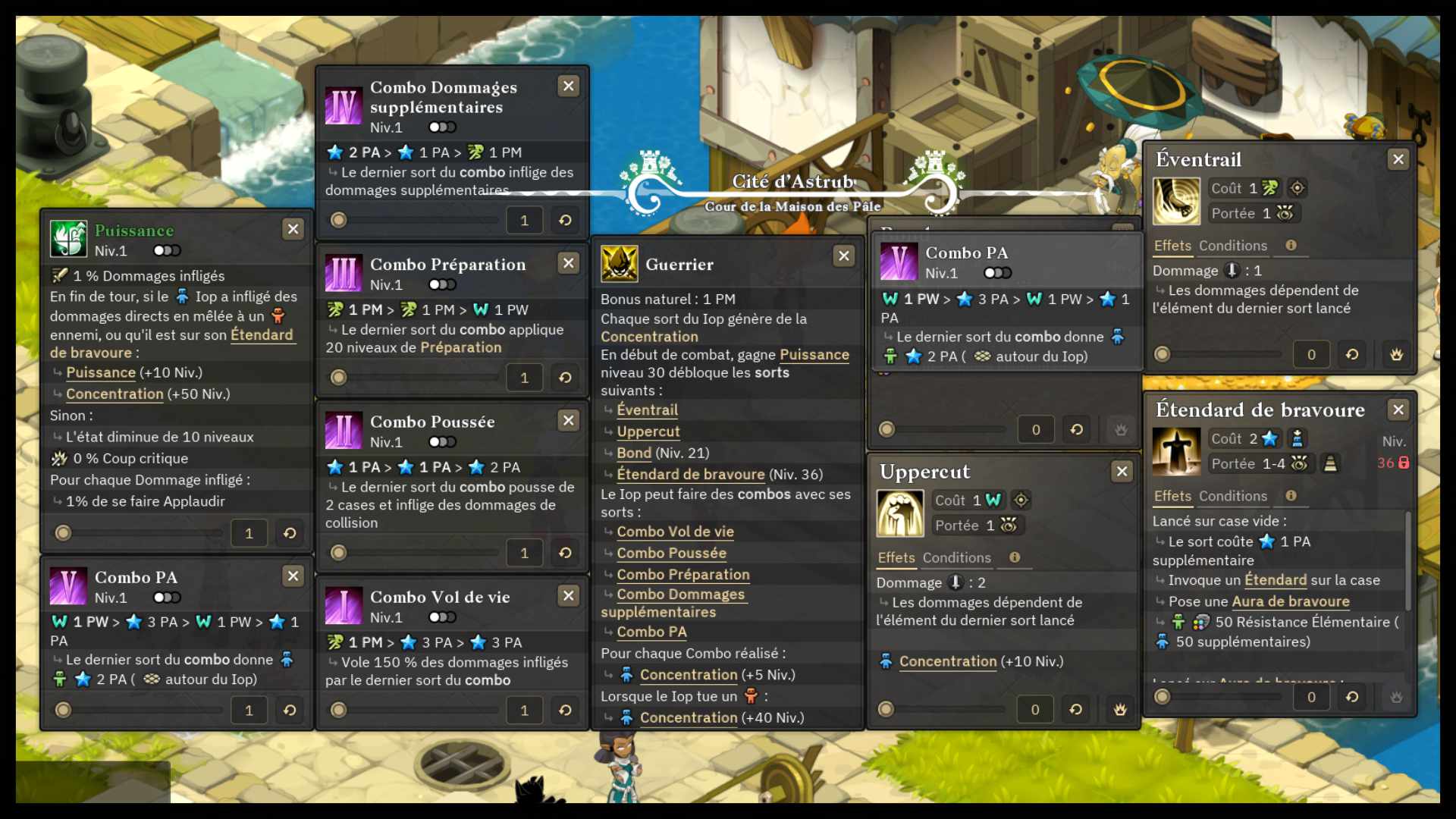Switch to Conditions tab in Éventail panel
This screenshot has height=819, width=1456.
(1232, 246)
